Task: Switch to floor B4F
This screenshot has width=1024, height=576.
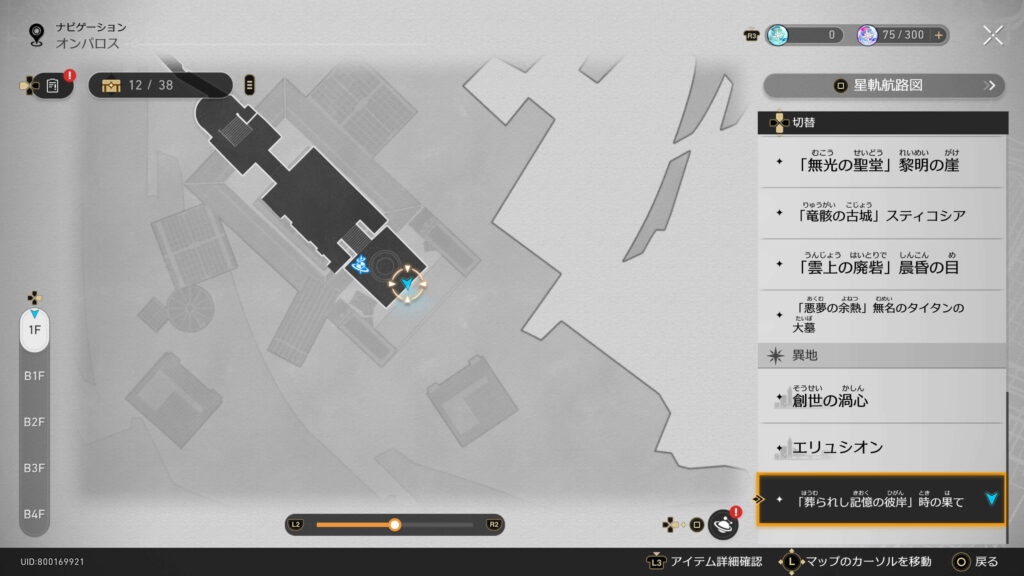Action: [34, 514]
